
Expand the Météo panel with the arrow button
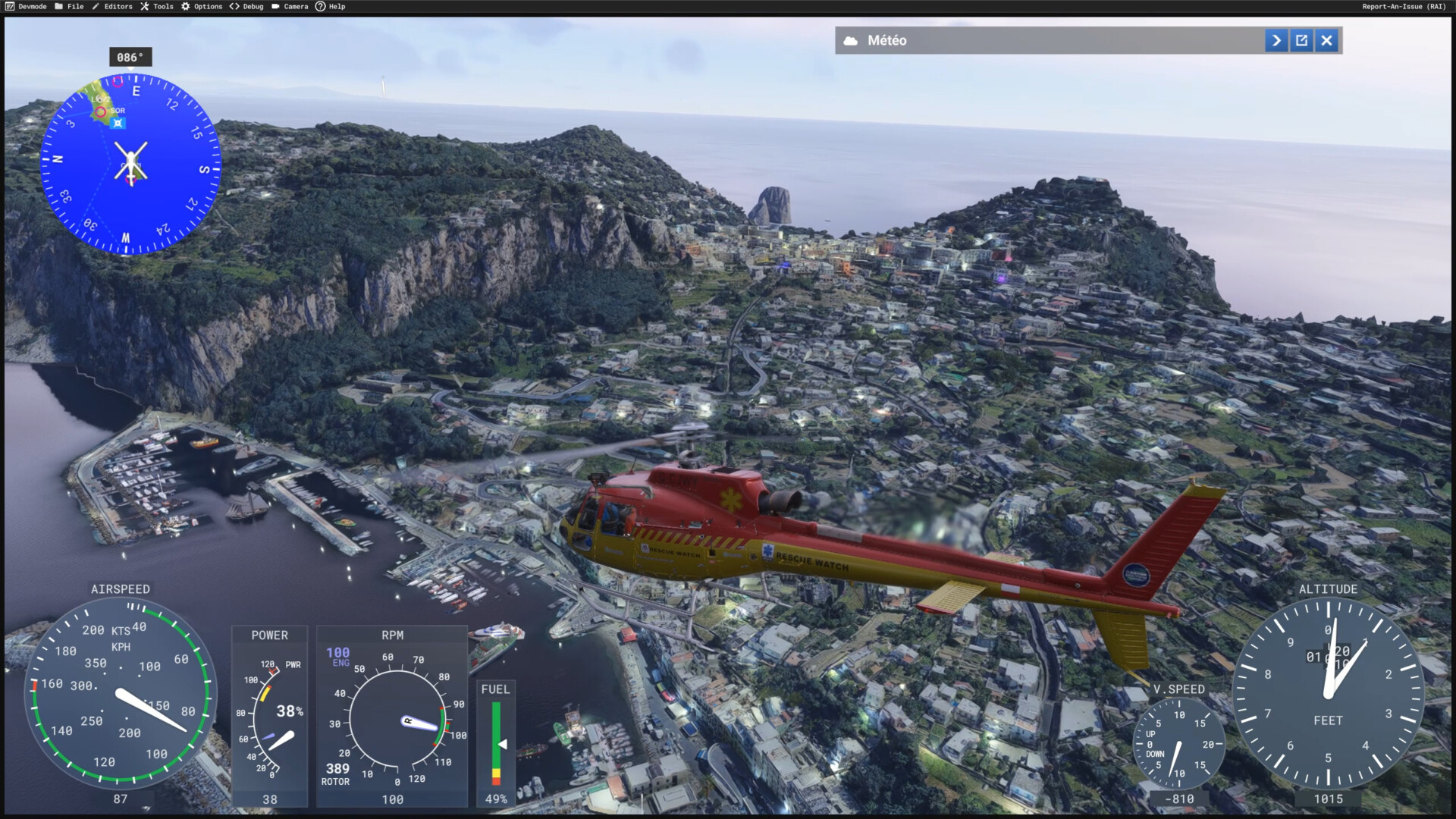1276,41
